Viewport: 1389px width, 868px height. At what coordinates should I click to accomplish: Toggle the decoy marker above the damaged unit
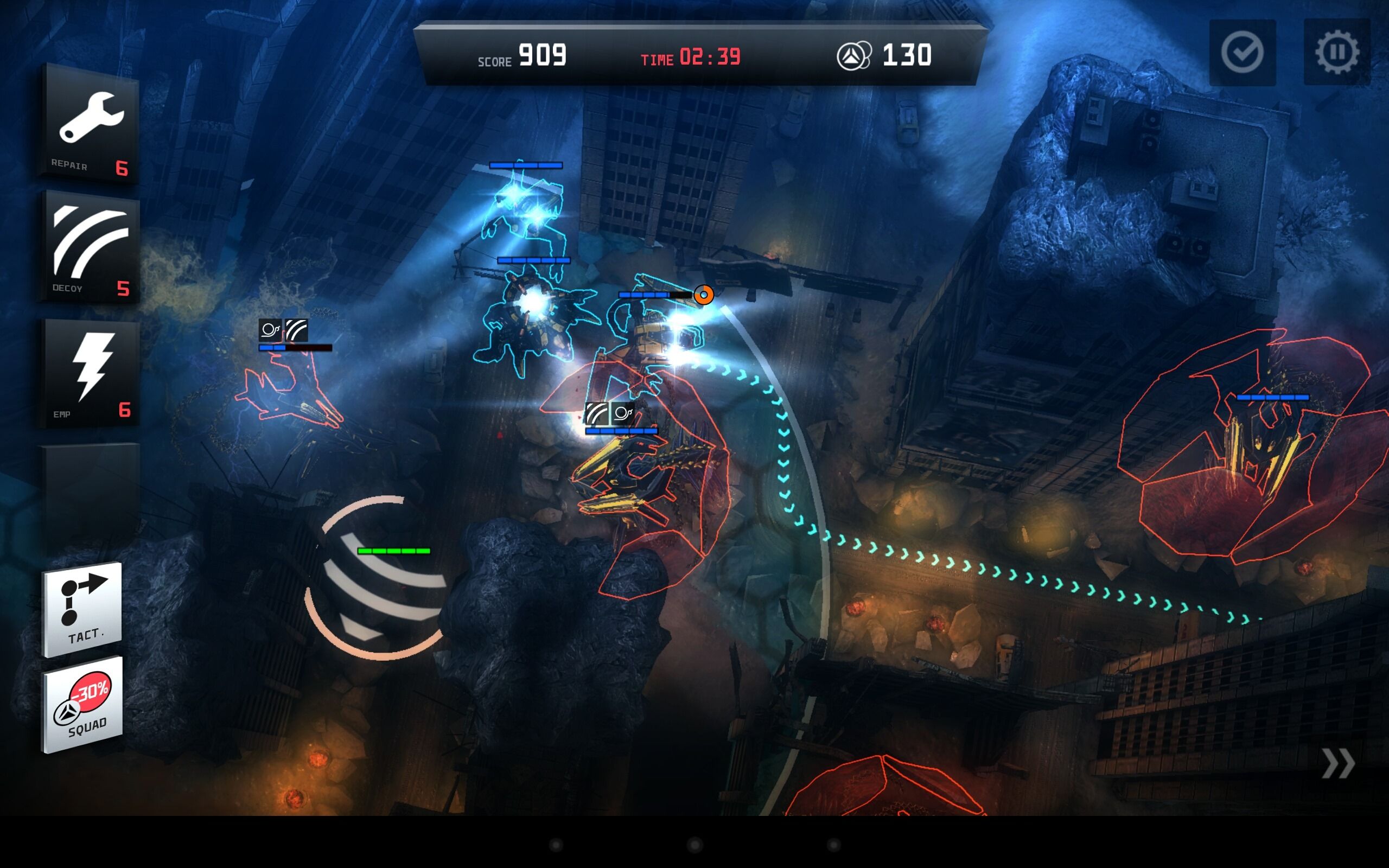(296, 329)
